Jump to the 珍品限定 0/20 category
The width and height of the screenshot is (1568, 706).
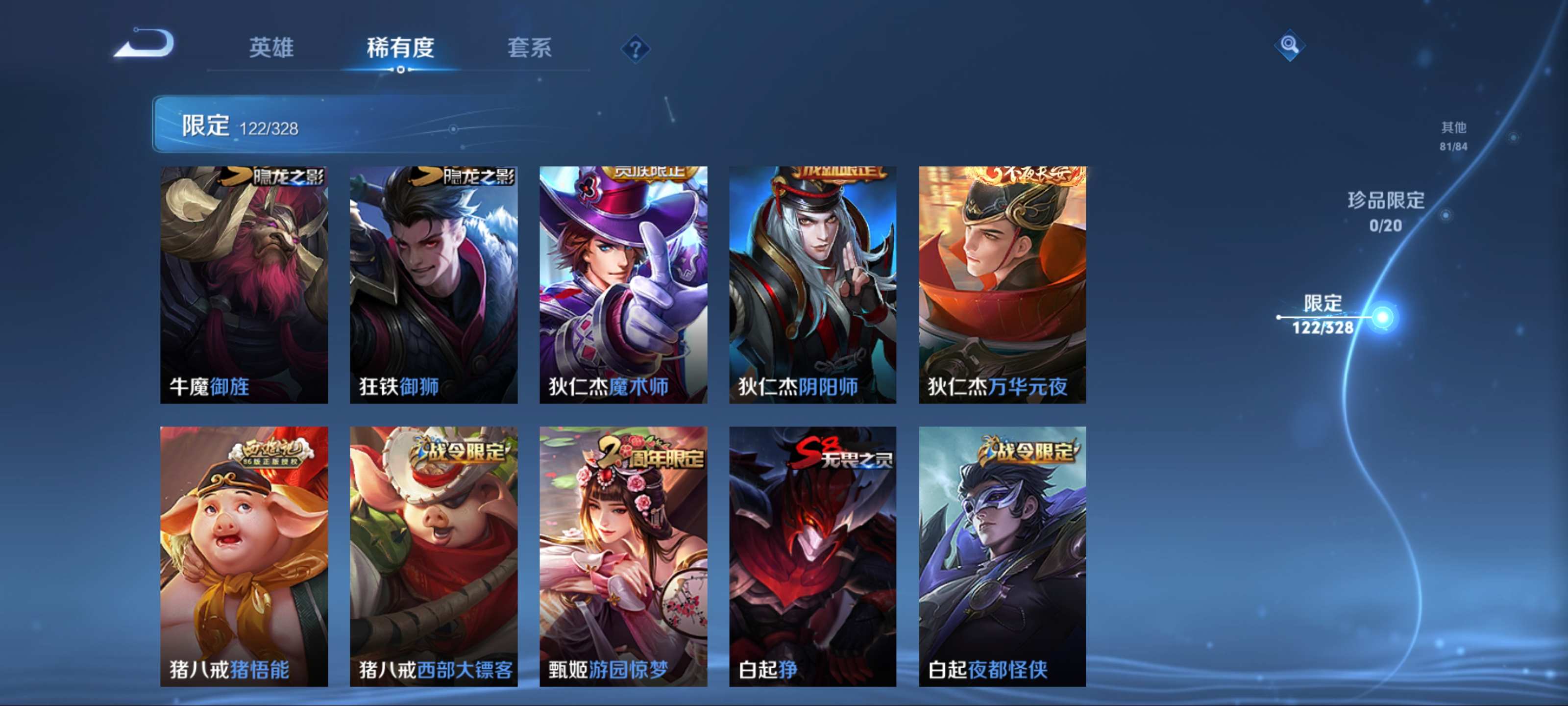pyautogui.click(x=1386, y=211)
